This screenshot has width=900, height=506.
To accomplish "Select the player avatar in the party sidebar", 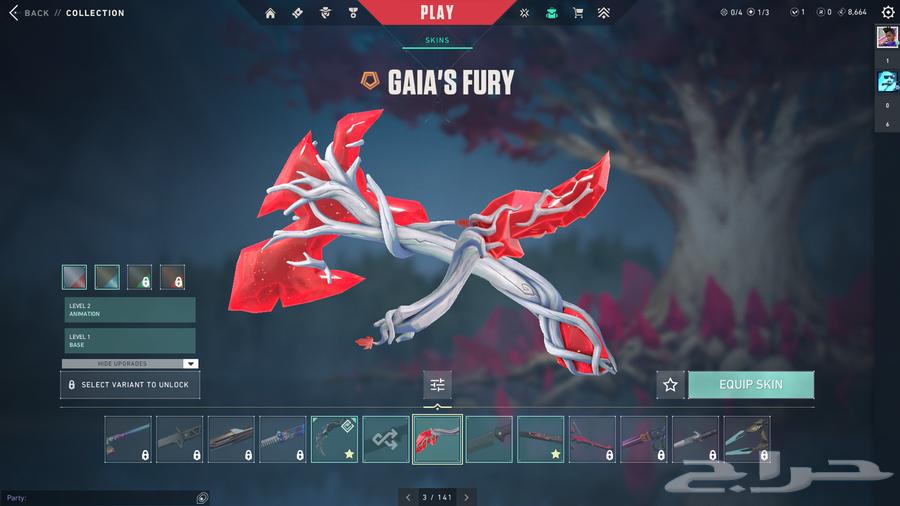I will (x=887, y=37).
